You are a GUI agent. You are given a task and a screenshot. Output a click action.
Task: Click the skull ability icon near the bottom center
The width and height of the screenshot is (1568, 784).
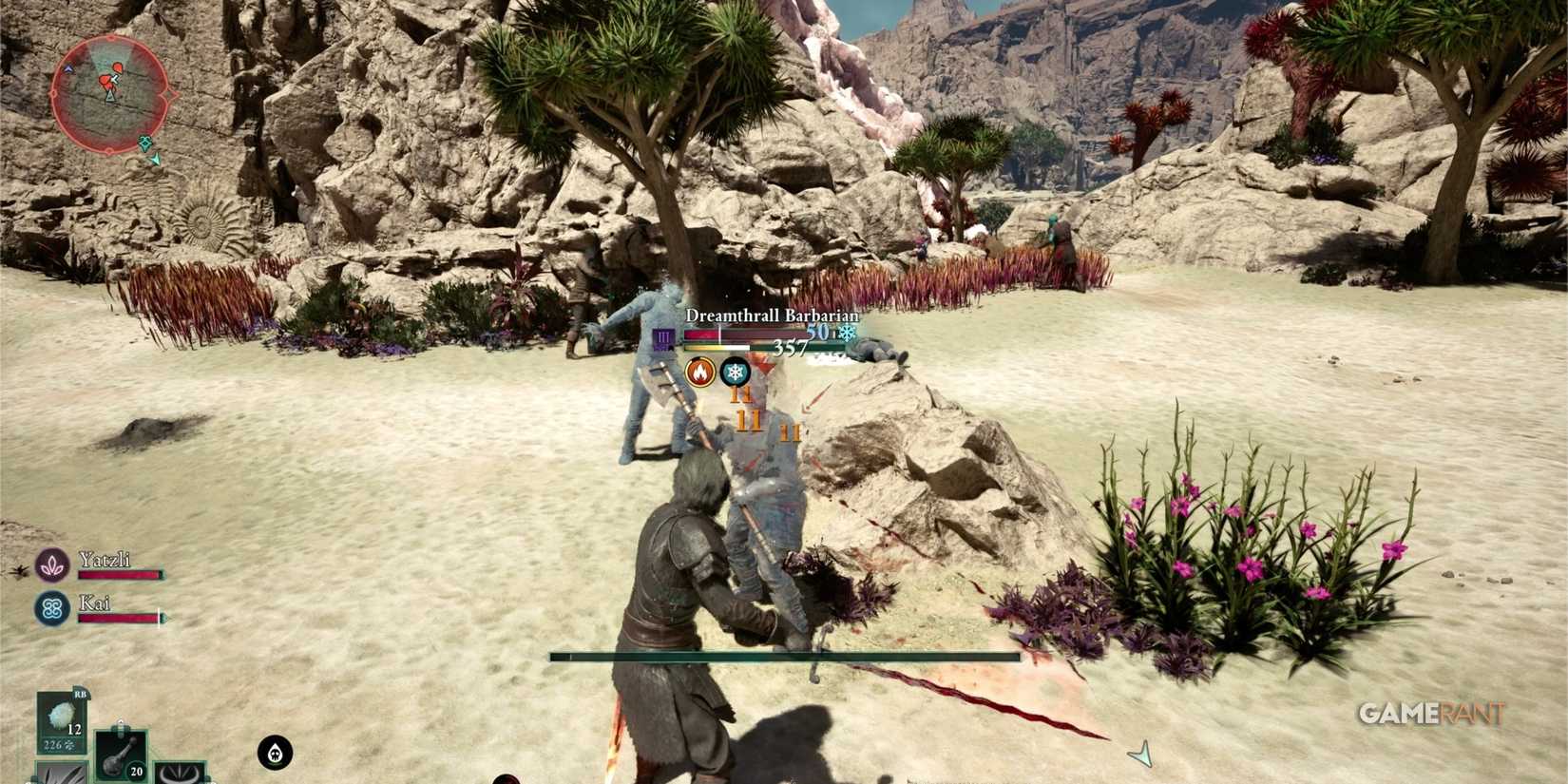pyautogui.click(x=276, y=752)
